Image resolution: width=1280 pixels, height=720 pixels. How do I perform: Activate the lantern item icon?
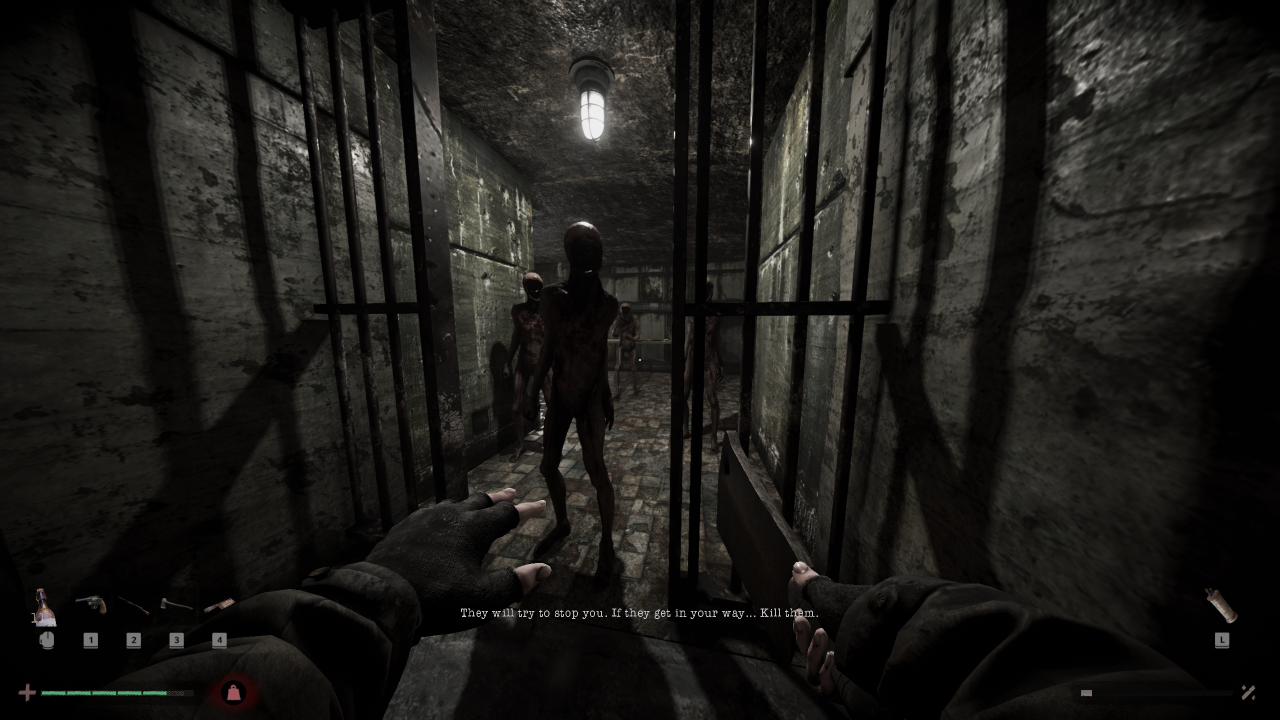1221,605
